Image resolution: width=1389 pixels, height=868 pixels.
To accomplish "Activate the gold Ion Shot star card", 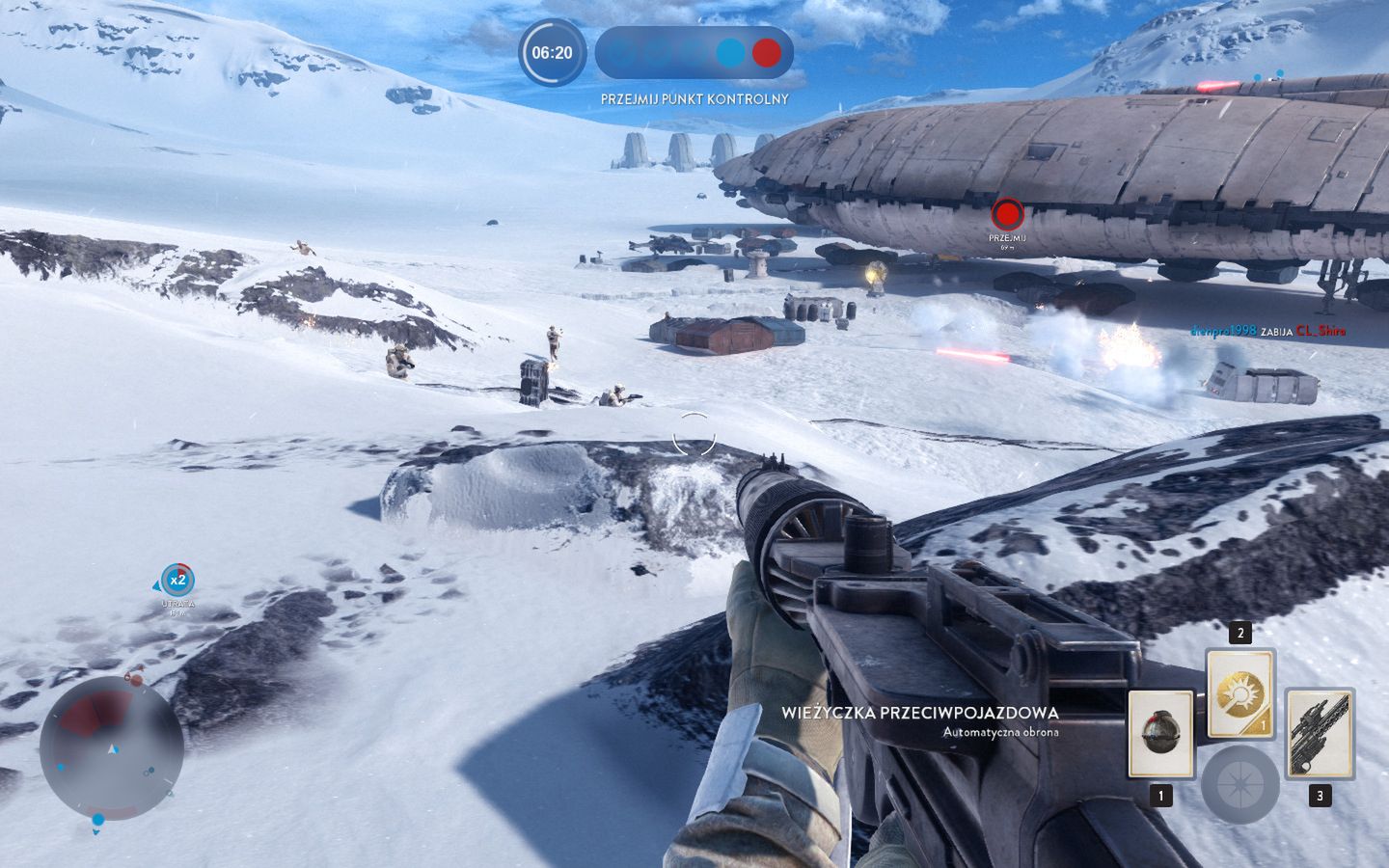I will 1239,694.
